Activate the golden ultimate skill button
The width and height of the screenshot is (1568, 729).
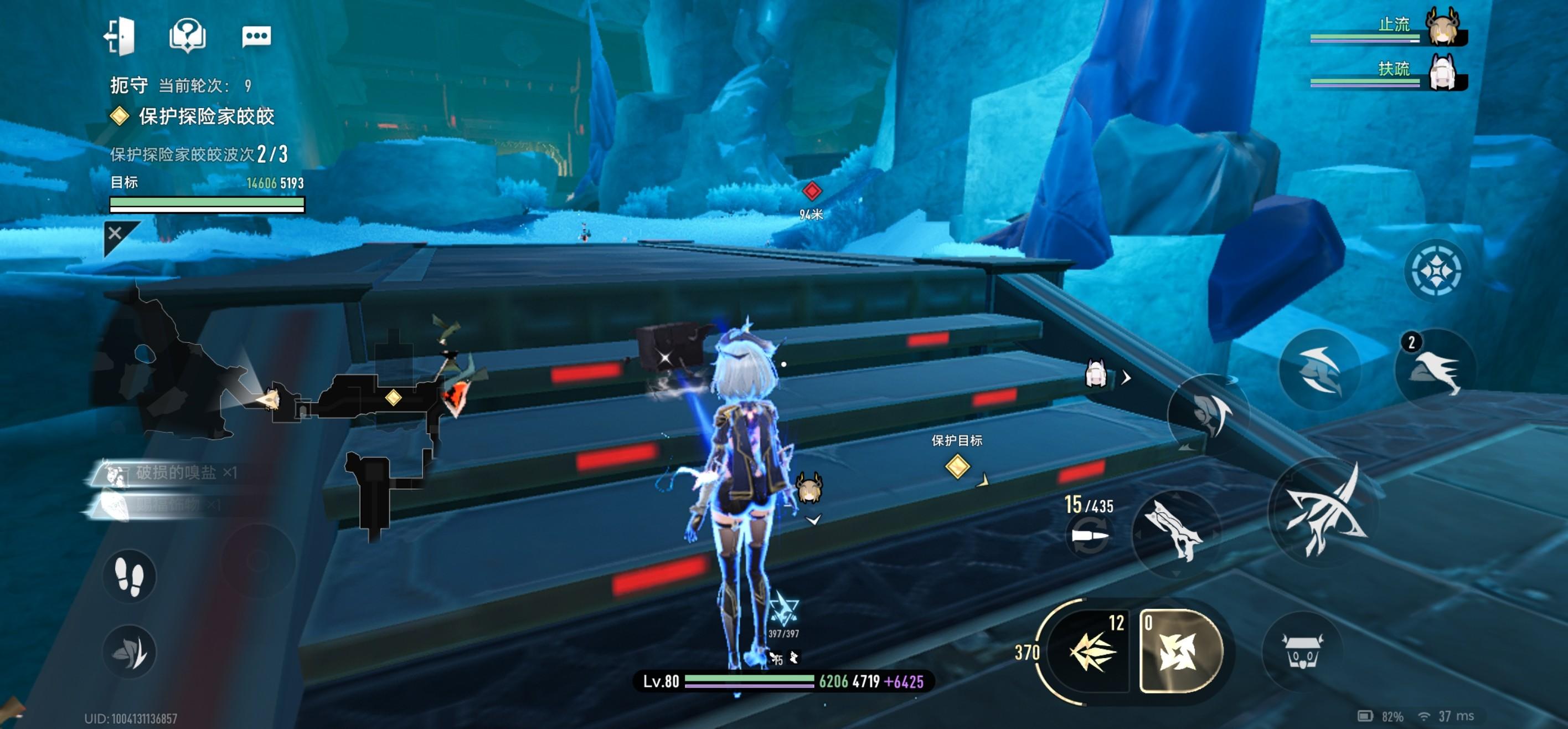click(x=1180, y=651)
